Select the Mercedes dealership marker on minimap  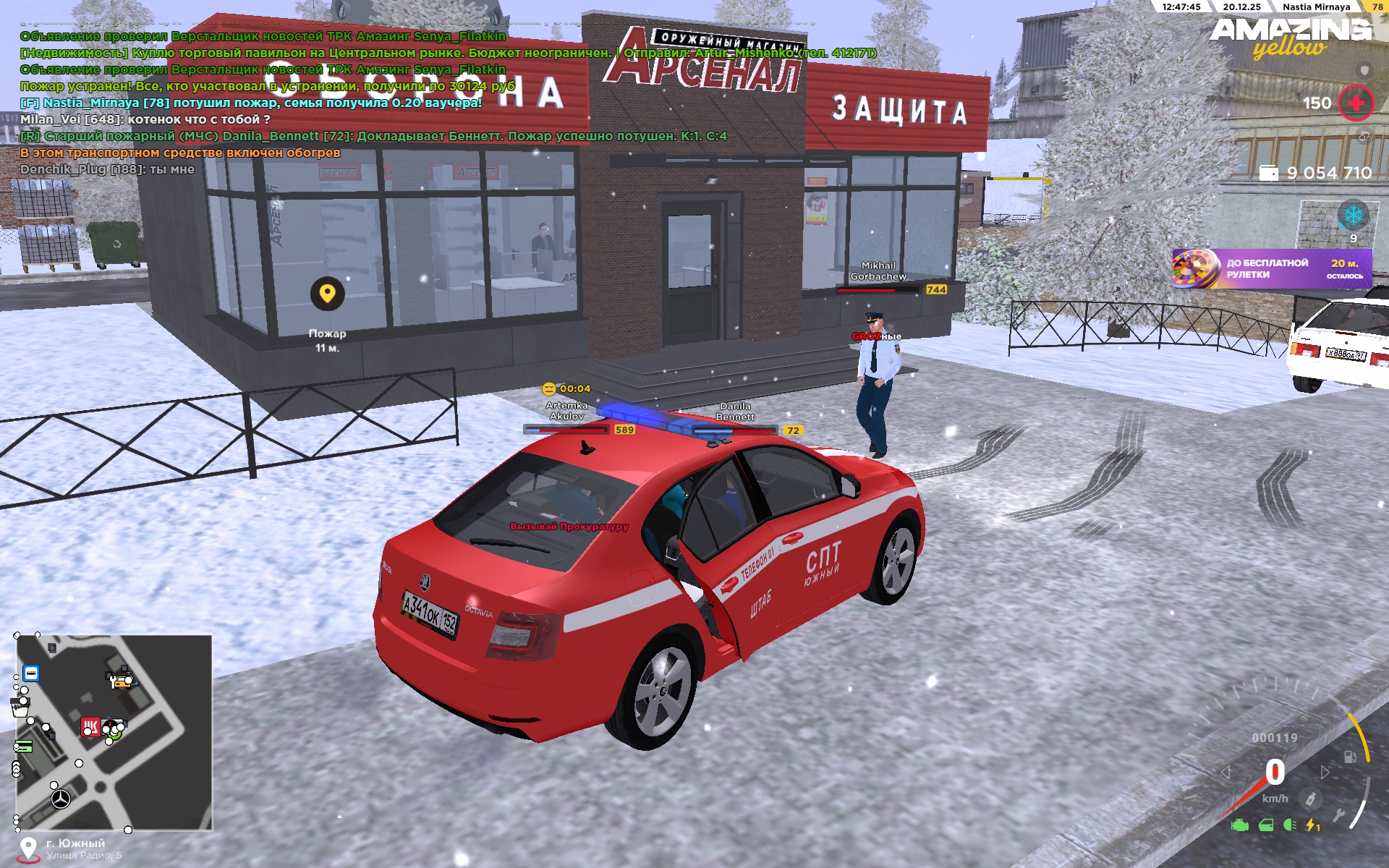61,799
